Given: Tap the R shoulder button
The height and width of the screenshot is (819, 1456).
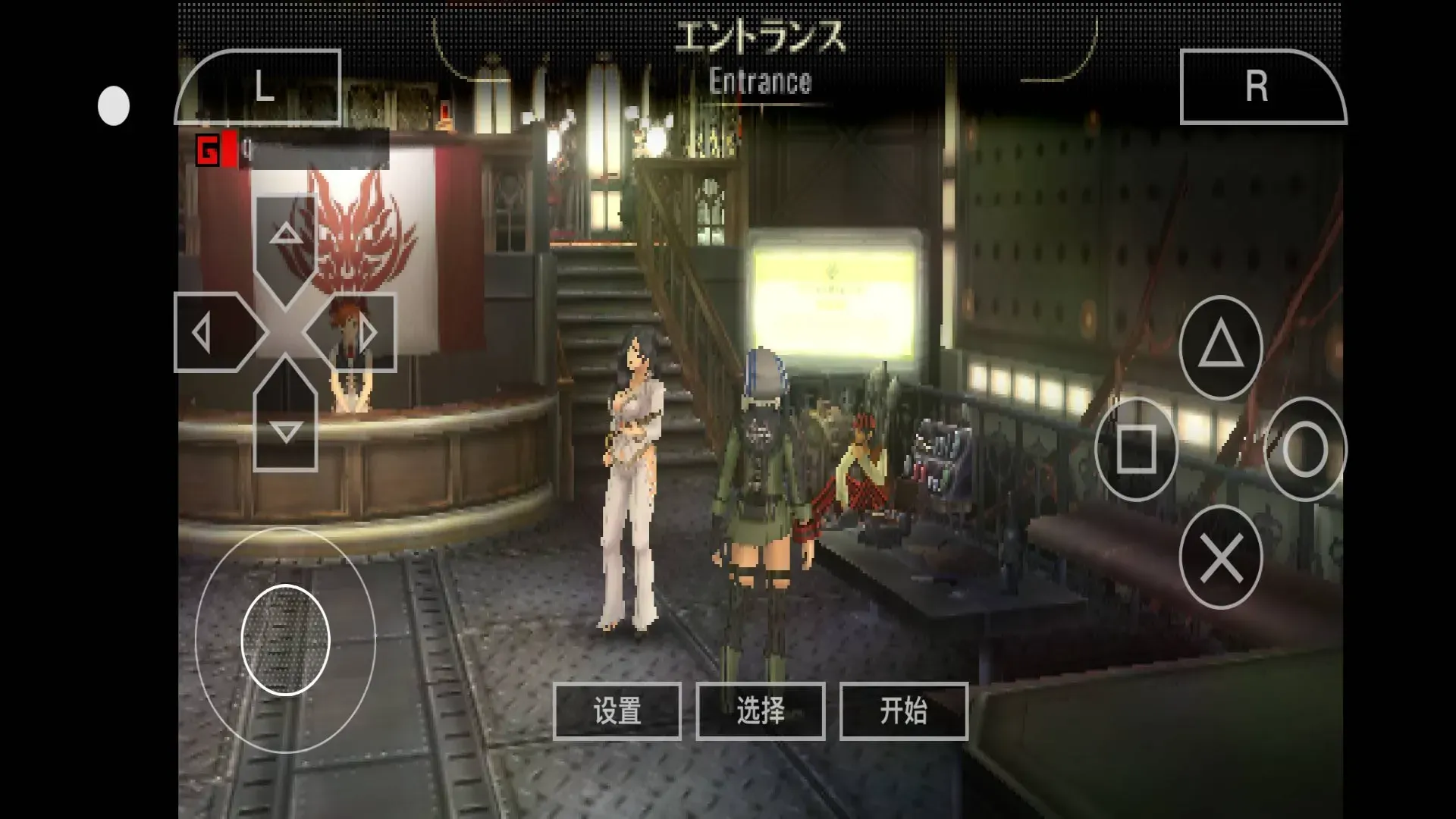Looking at the screenshot, I should [1261, 87].
